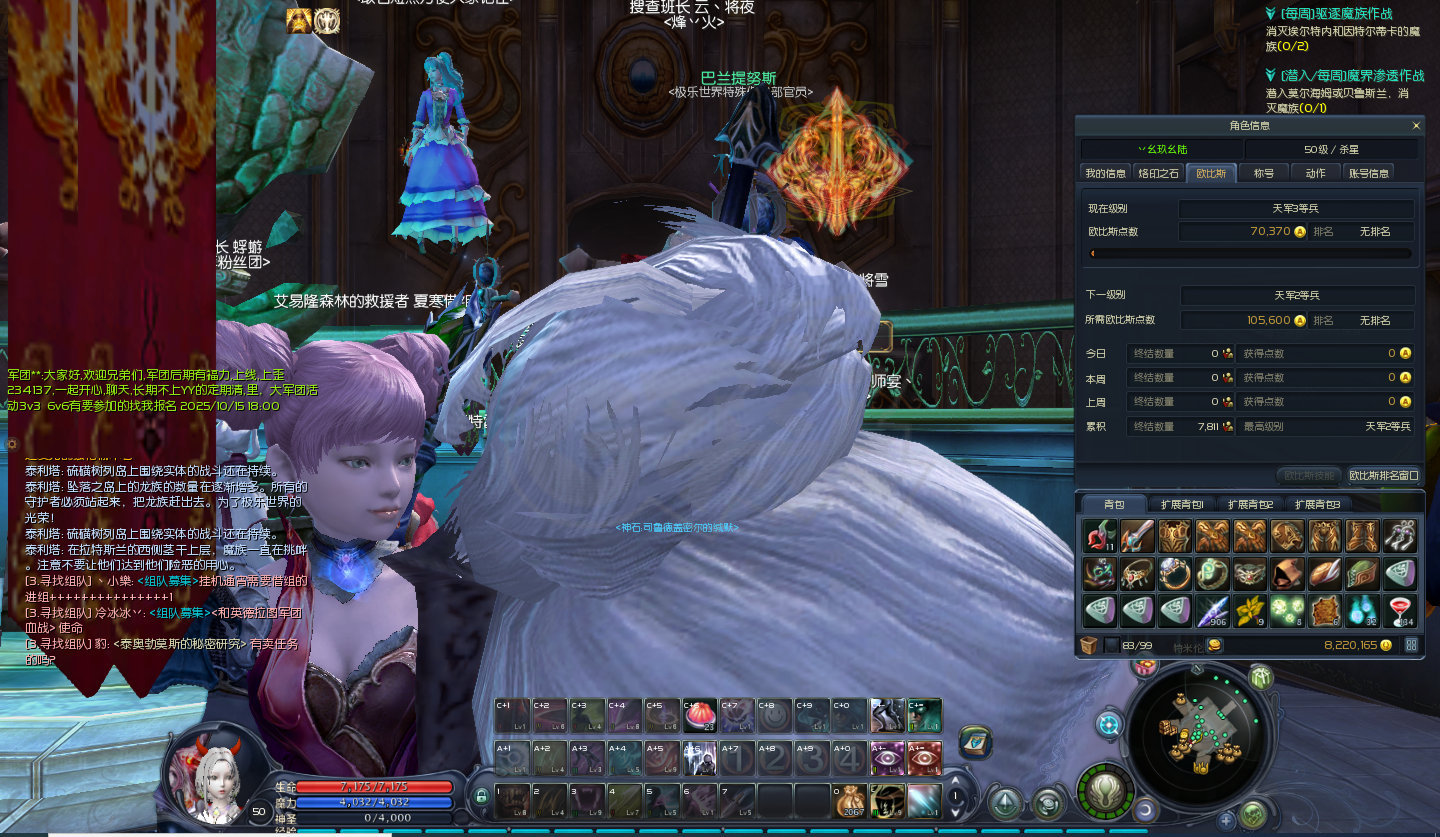The height and width of the screenshot is (837, 1440).
Task: Pick the yellow flower item in bag
Action: 1250,611
